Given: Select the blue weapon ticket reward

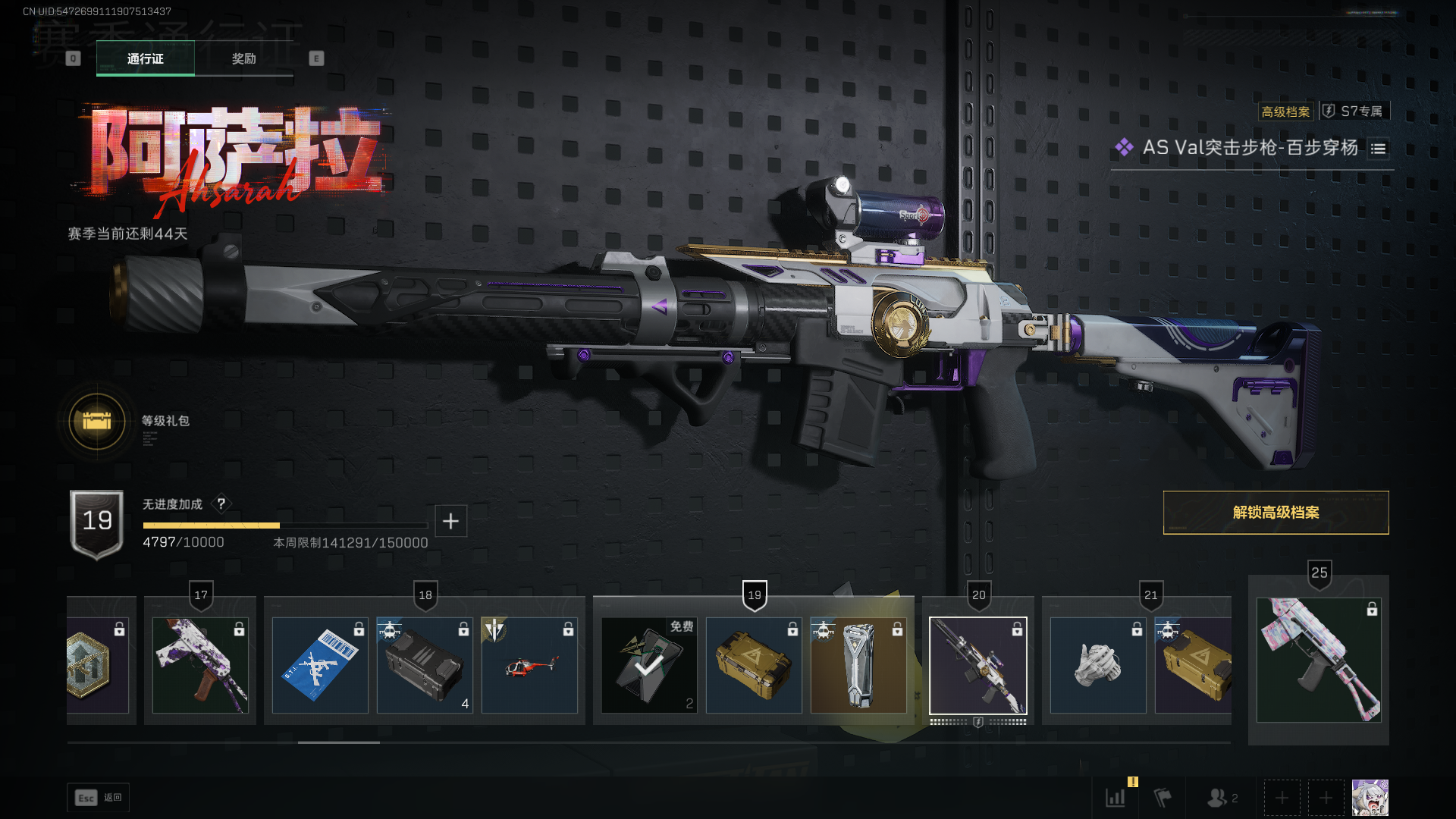Looking at the screenshot, I should click(x=320, y=665).
